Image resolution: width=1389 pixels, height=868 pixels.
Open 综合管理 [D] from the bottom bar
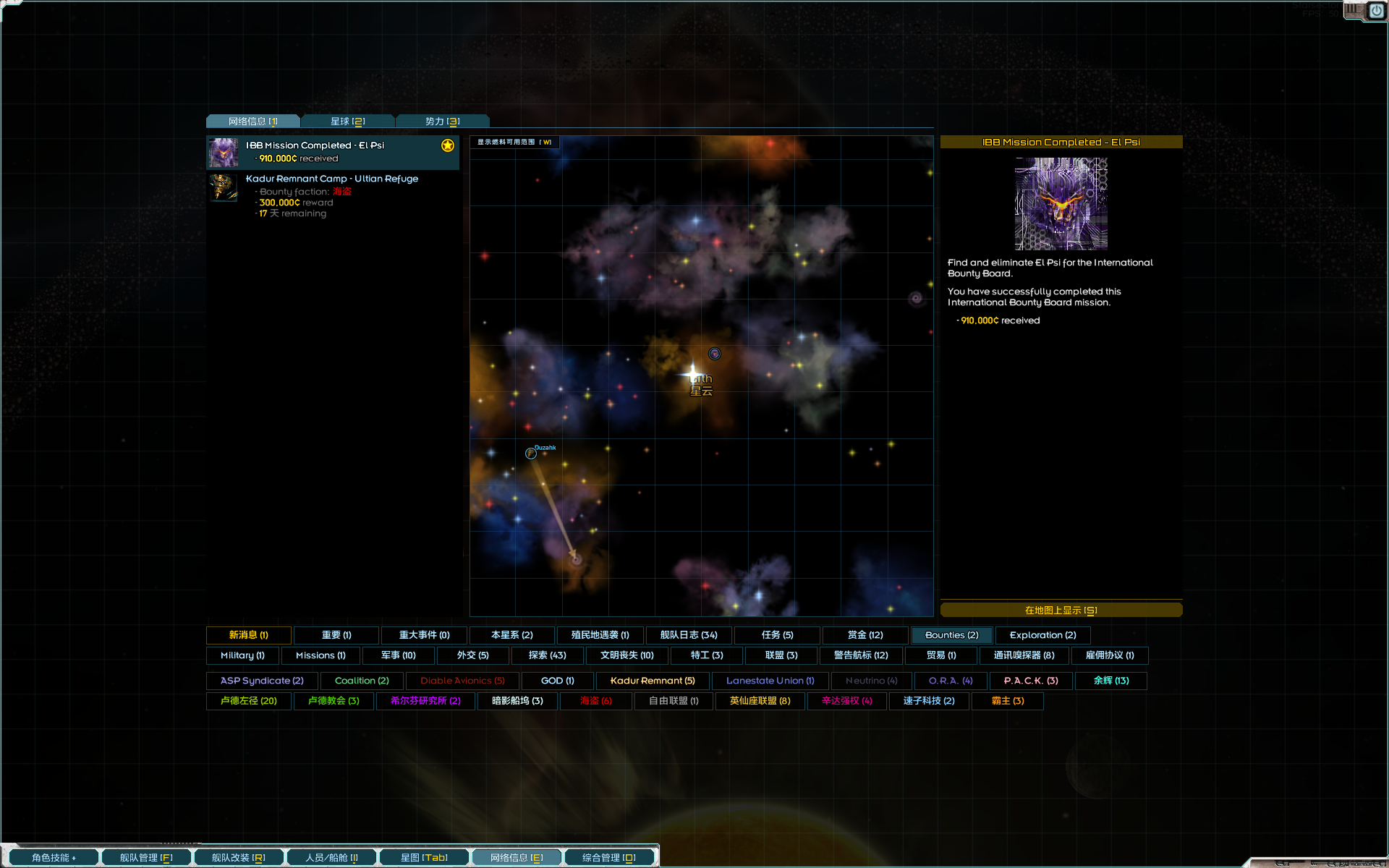609,856
